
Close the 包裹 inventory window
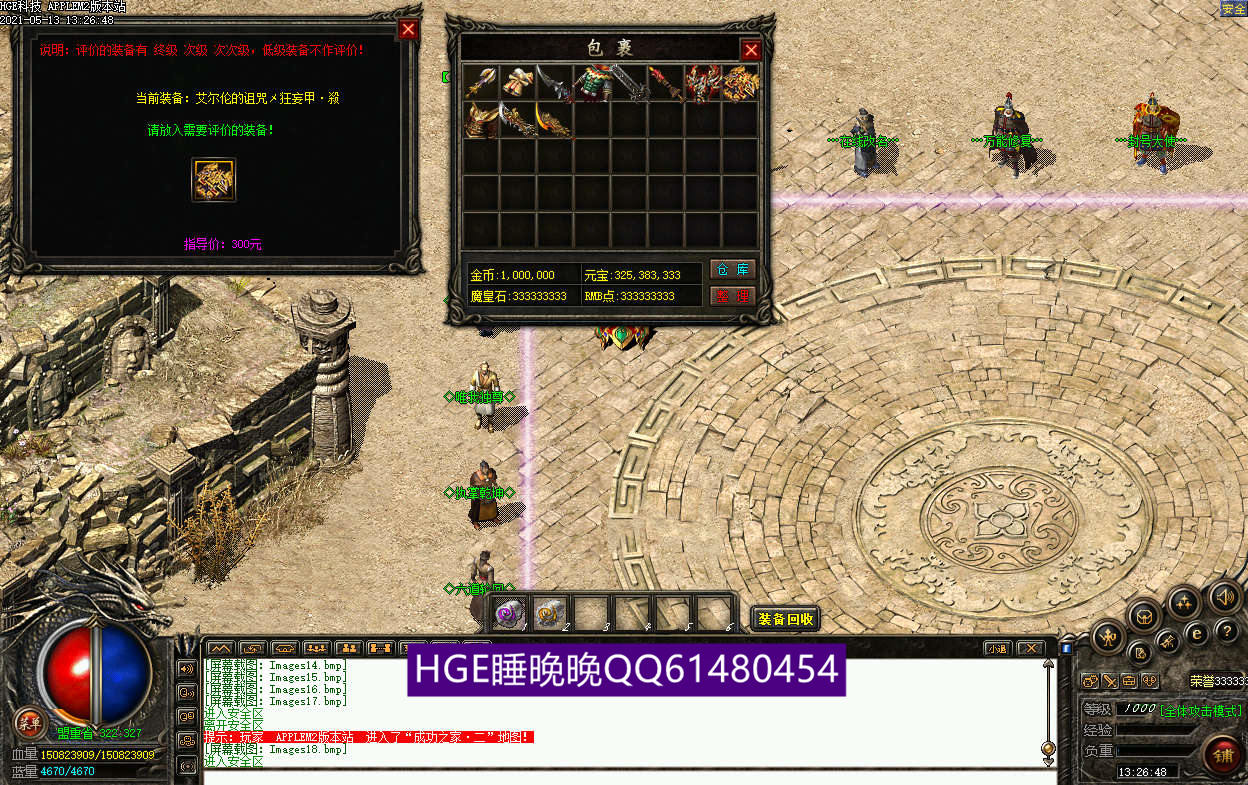click(751, 50)
